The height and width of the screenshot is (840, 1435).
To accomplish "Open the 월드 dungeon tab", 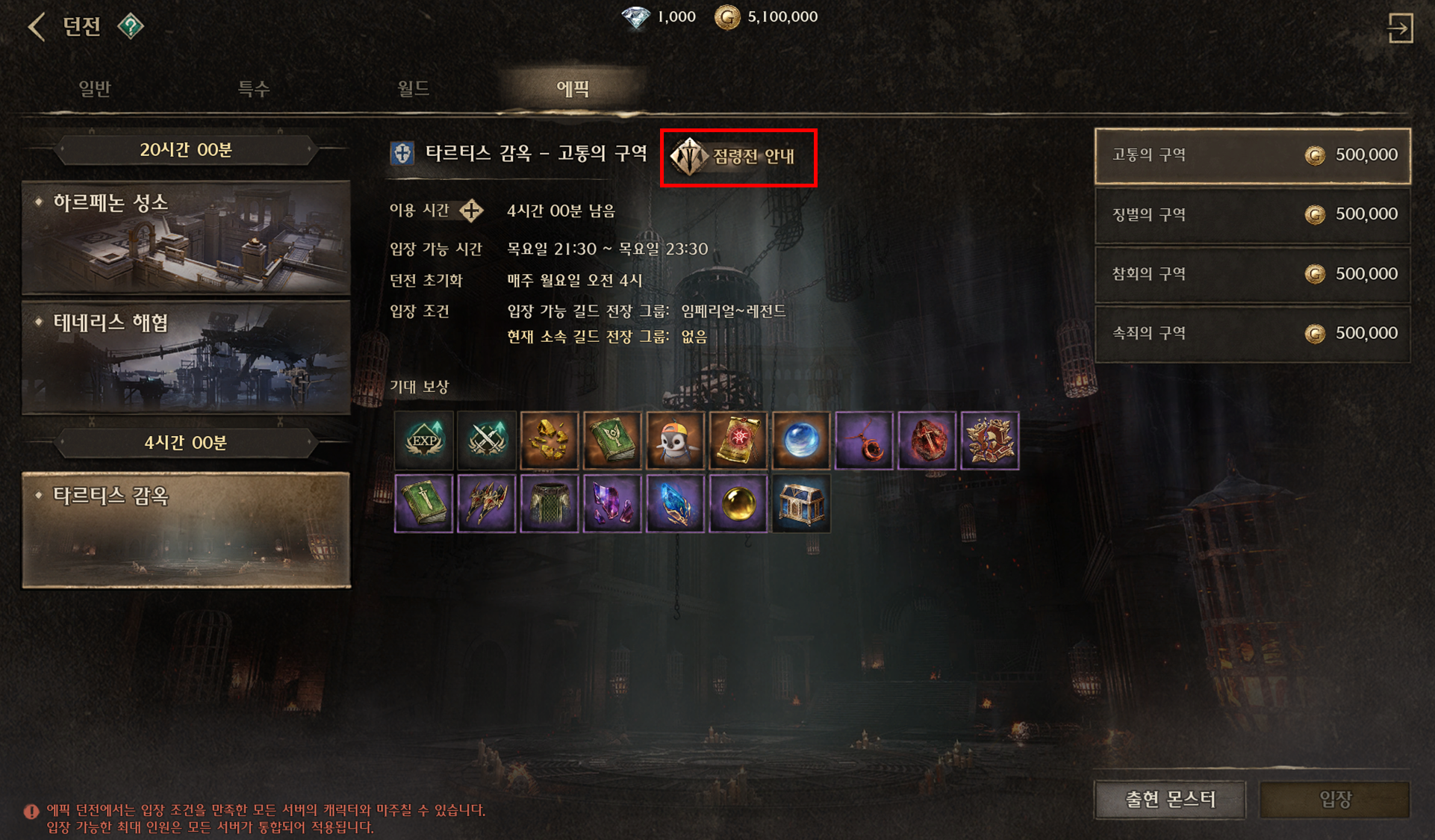I will click(413, 89).
